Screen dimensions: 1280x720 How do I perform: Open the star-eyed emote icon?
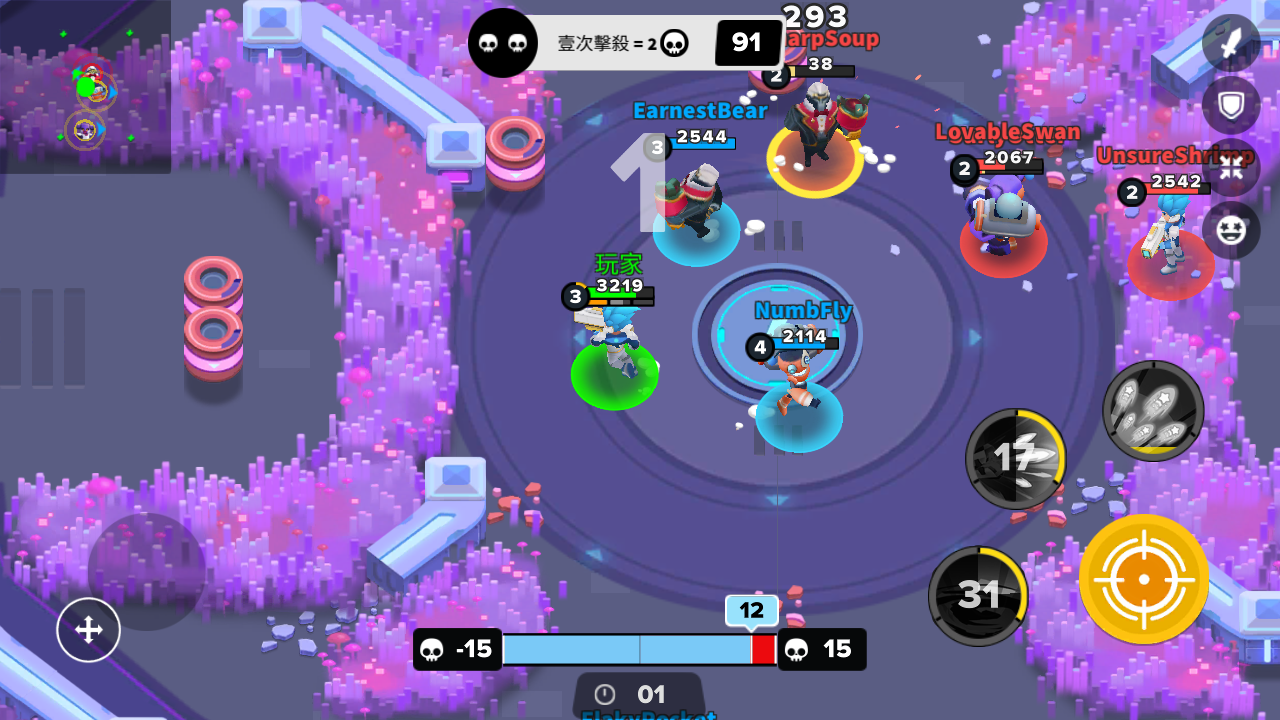pyautogui.click(x=1231, y=231)
